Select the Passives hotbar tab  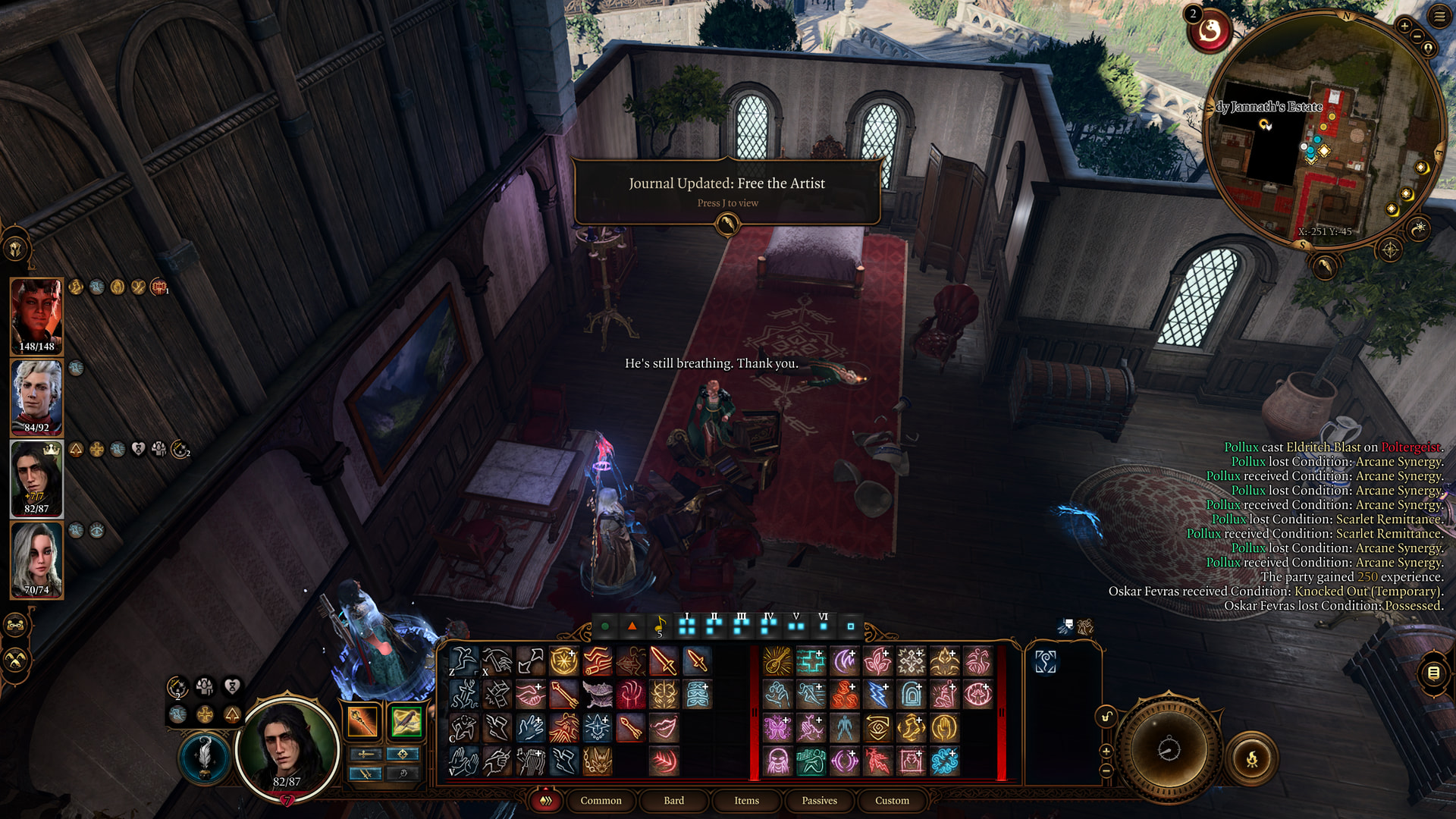(x=819, y=801)
